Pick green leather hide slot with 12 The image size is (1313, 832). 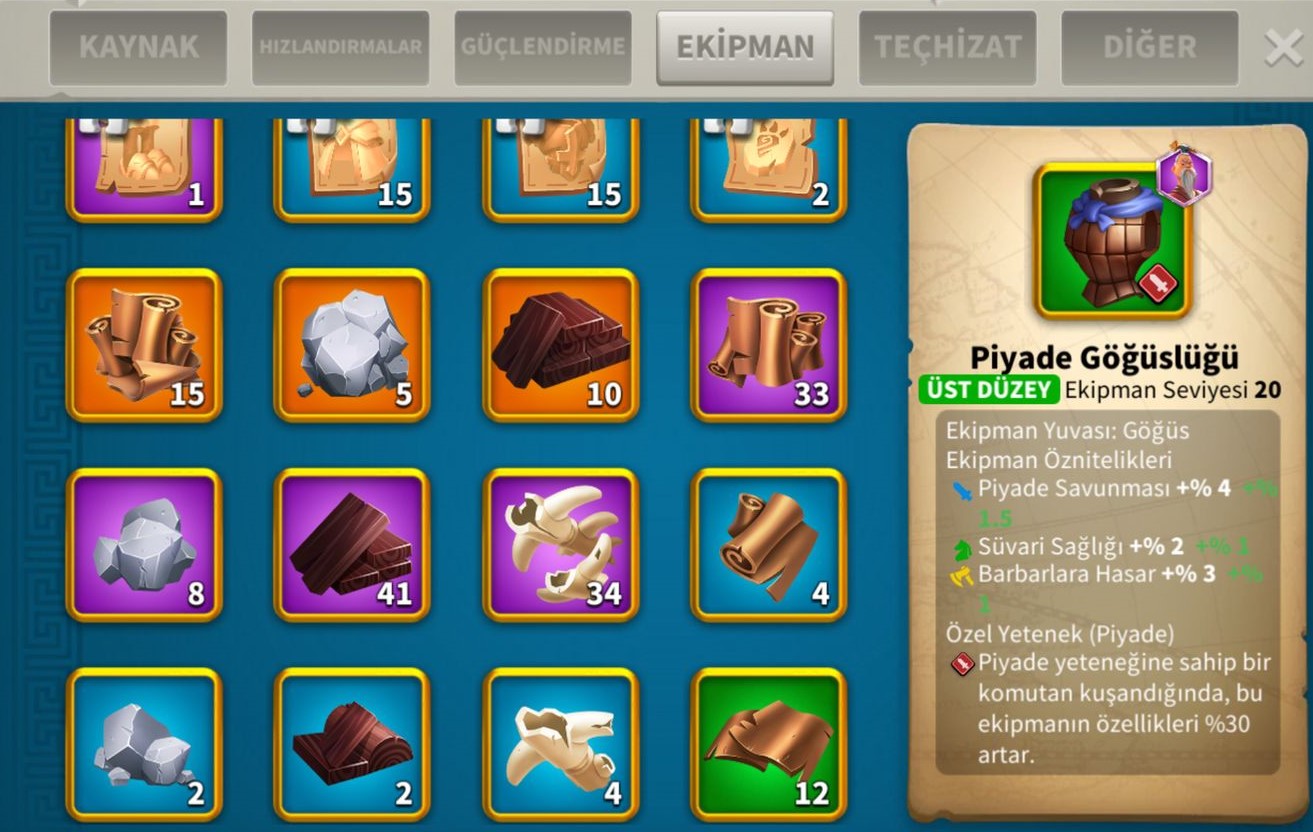(769, 744)
